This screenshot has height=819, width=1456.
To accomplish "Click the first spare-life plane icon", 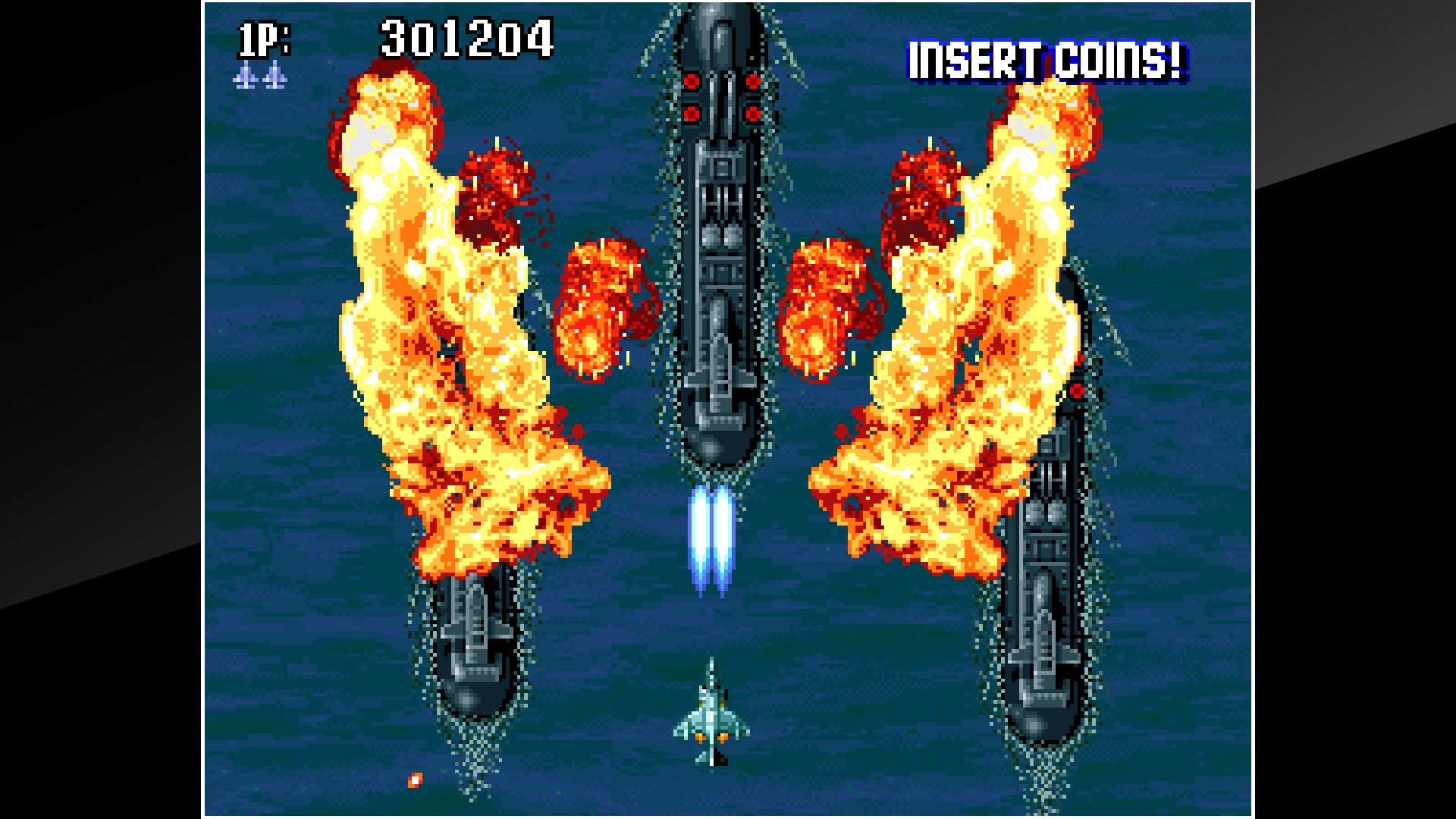I will point(244,76).
